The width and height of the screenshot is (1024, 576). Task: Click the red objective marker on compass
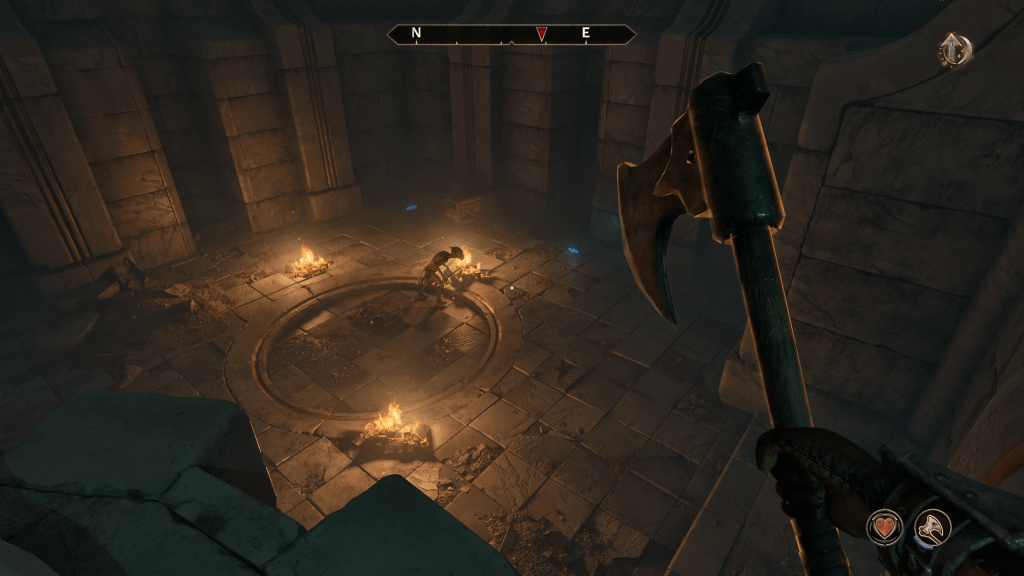pyautogui.click(x=541, y=34)
